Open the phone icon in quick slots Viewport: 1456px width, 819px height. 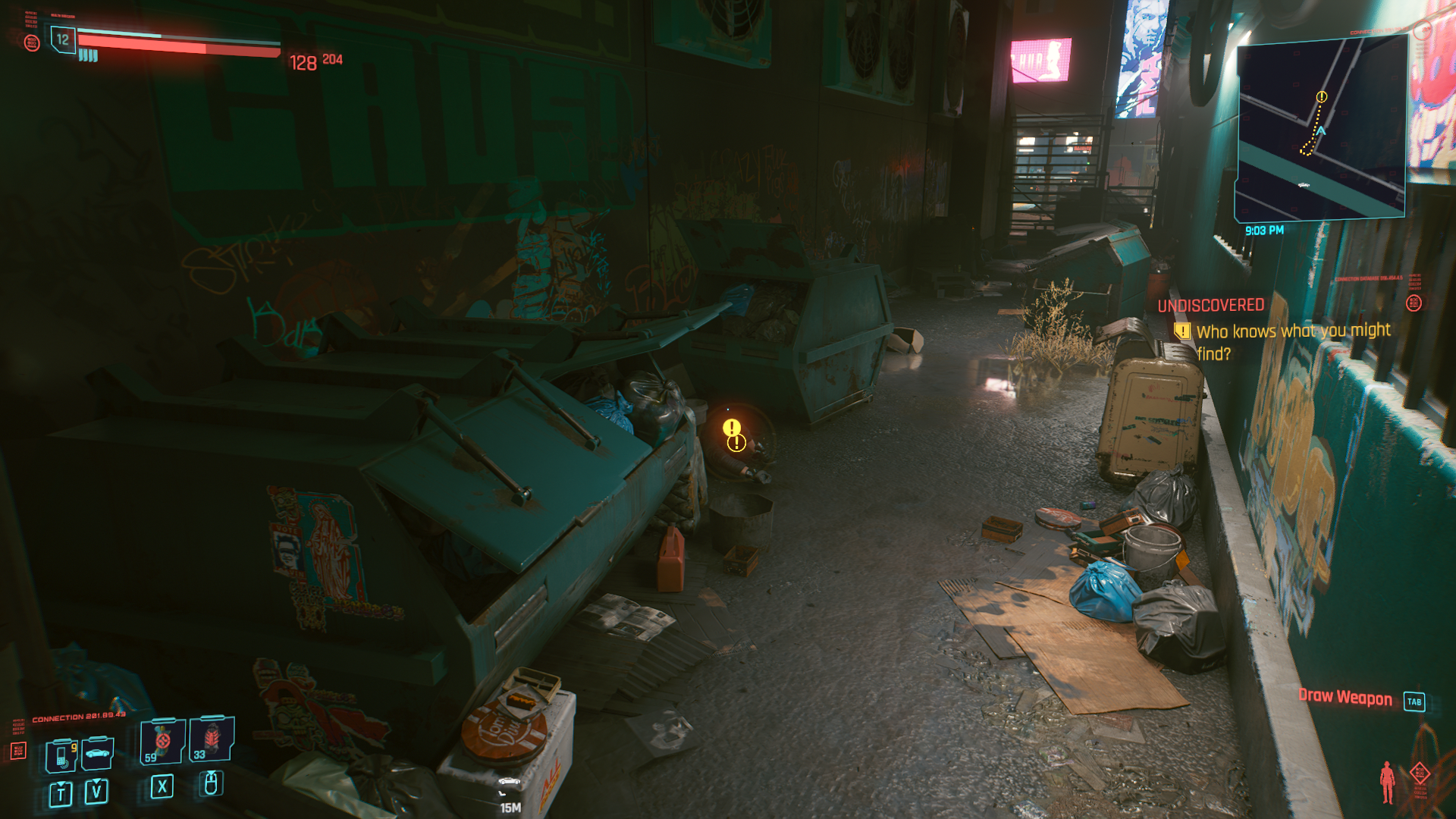61,755
